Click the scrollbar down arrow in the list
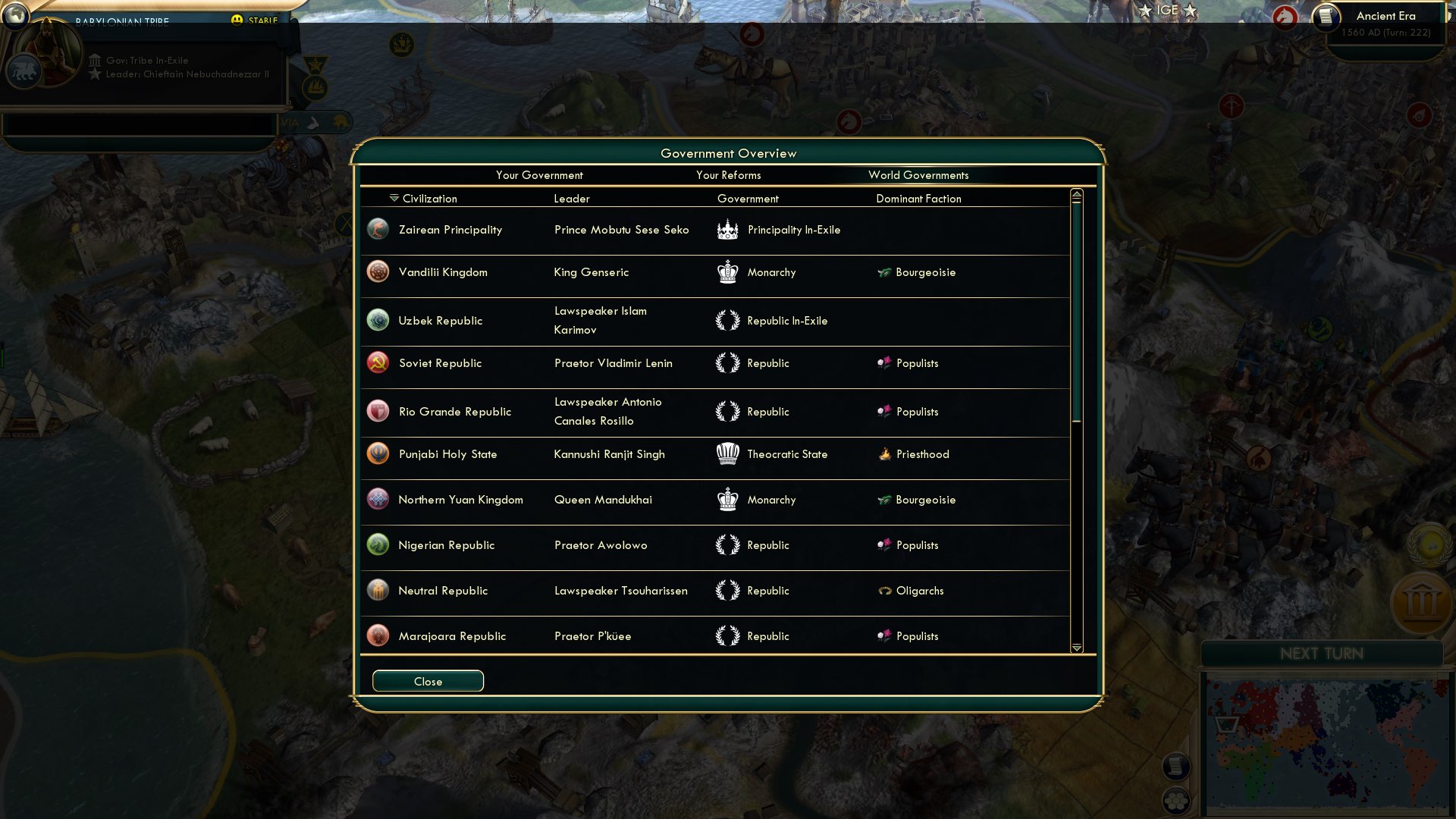The height and width of the screenshot is (819, 1456). (x=1076, y=648)
